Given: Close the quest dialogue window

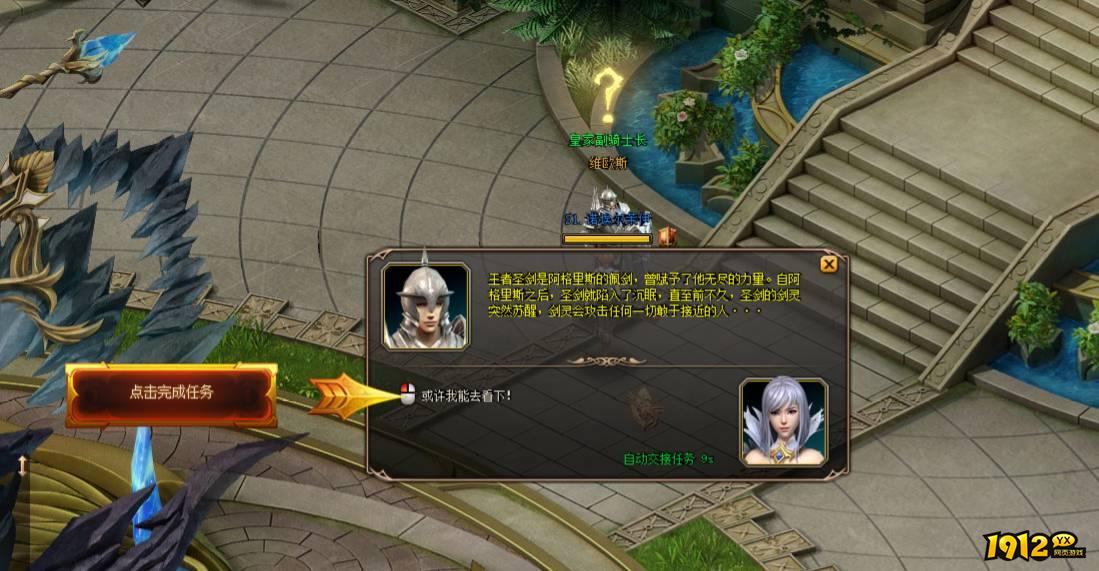Looking at the screenshot, I should [828, 265].
